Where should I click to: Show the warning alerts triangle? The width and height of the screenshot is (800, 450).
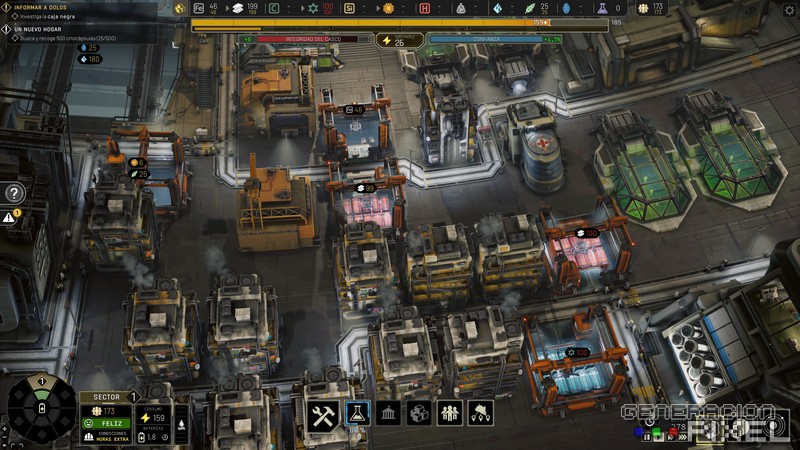[10, 216]
